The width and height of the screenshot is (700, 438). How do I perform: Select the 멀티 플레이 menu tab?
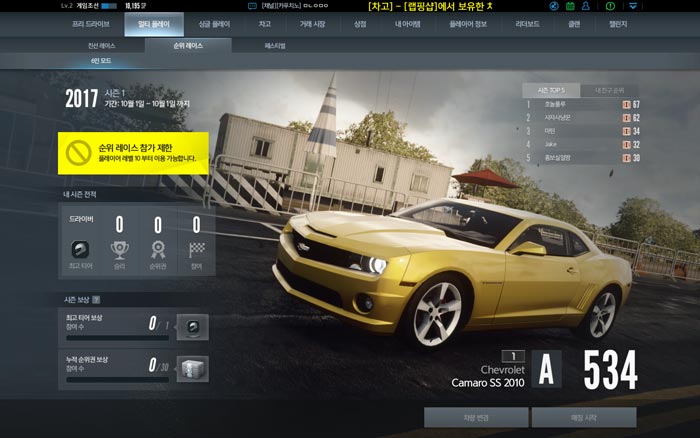coord(153,23)
